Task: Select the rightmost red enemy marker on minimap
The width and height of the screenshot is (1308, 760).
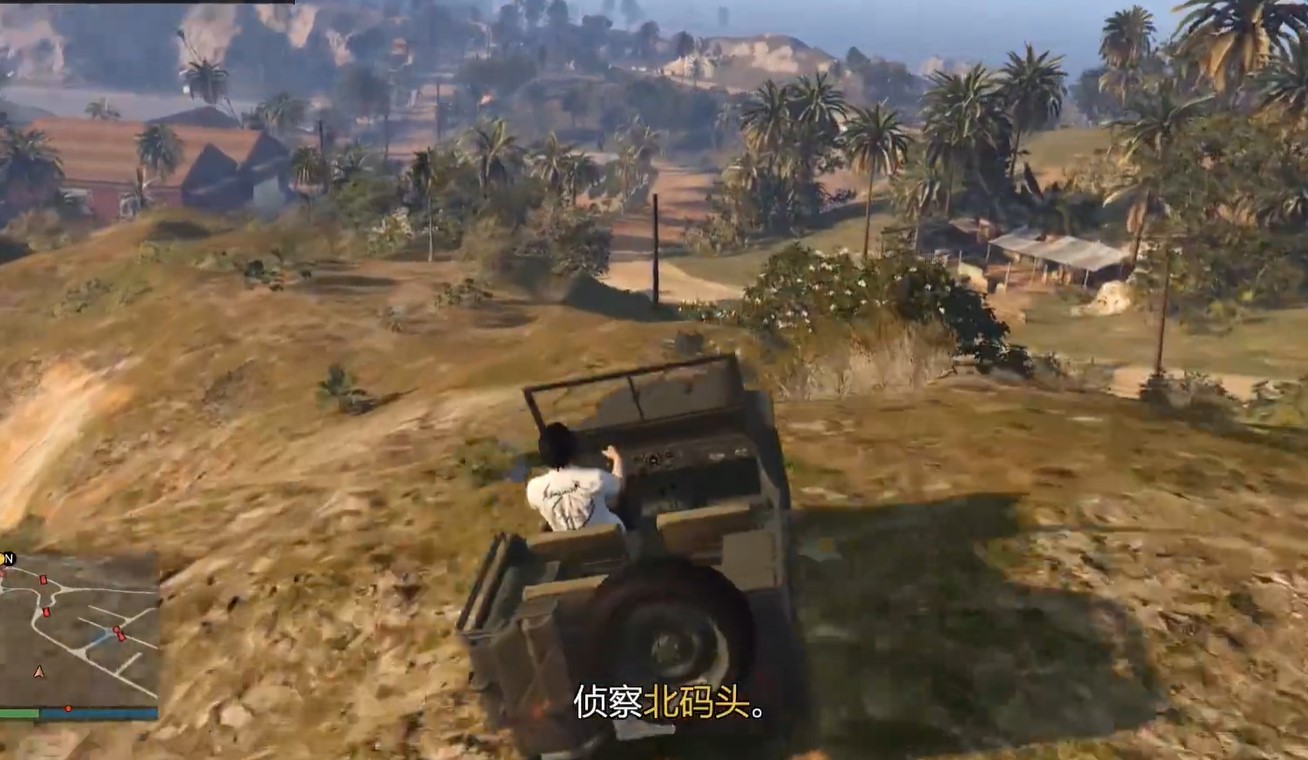Action: tap(120, 634)
